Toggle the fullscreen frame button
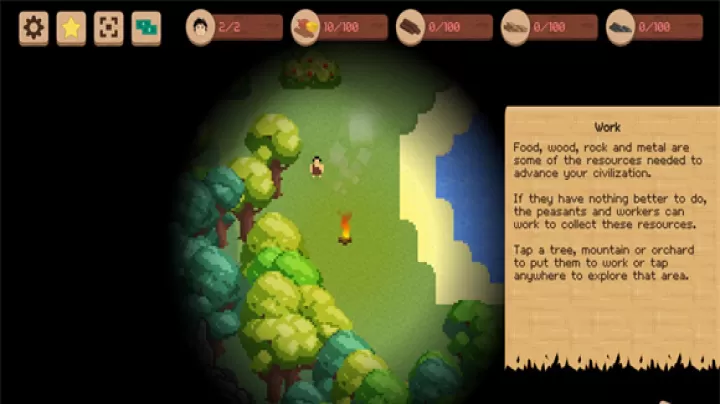 click(x=108, y=28)
